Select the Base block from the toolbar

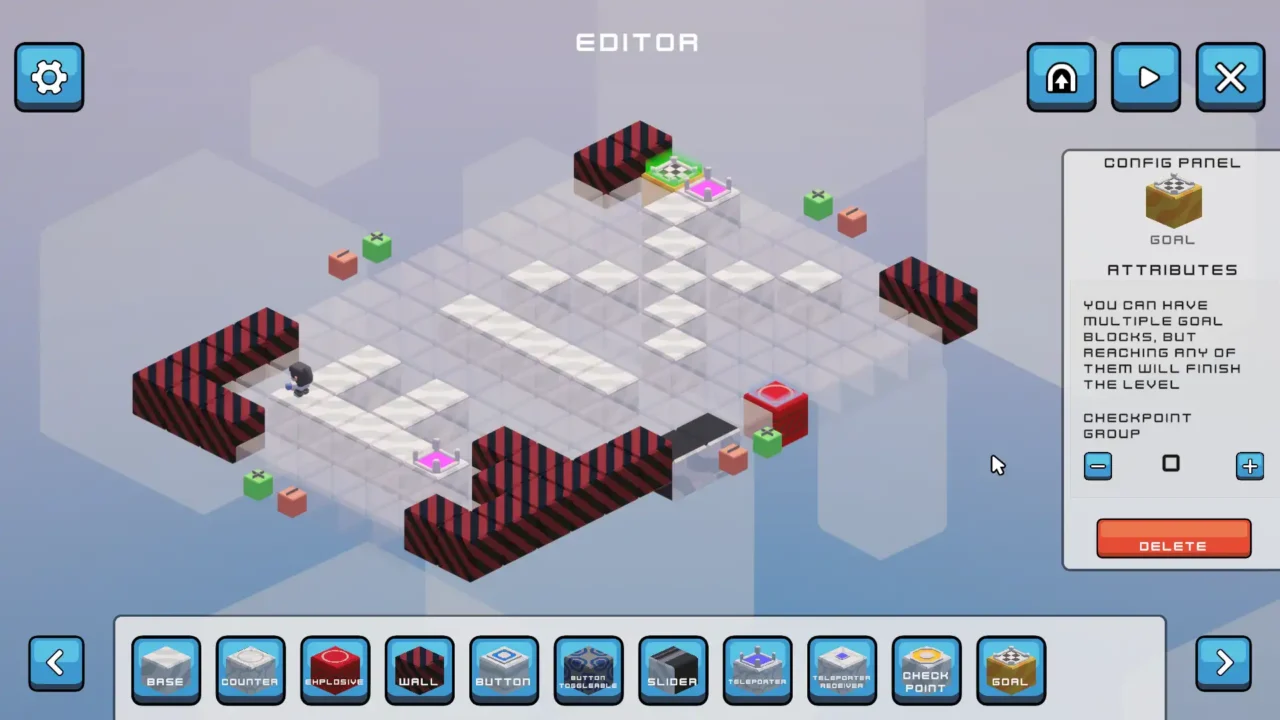click(166, 669)
